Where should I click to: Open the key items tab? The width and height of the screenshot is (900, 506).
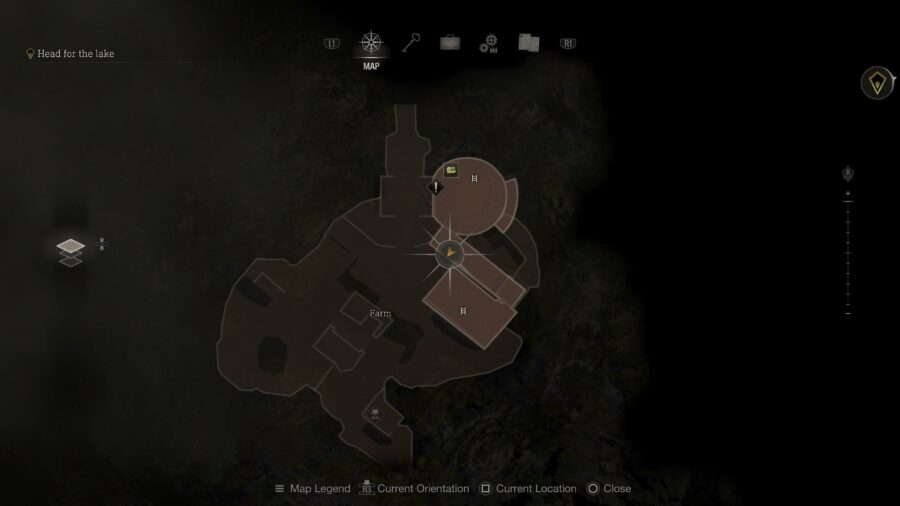(411, 43)
